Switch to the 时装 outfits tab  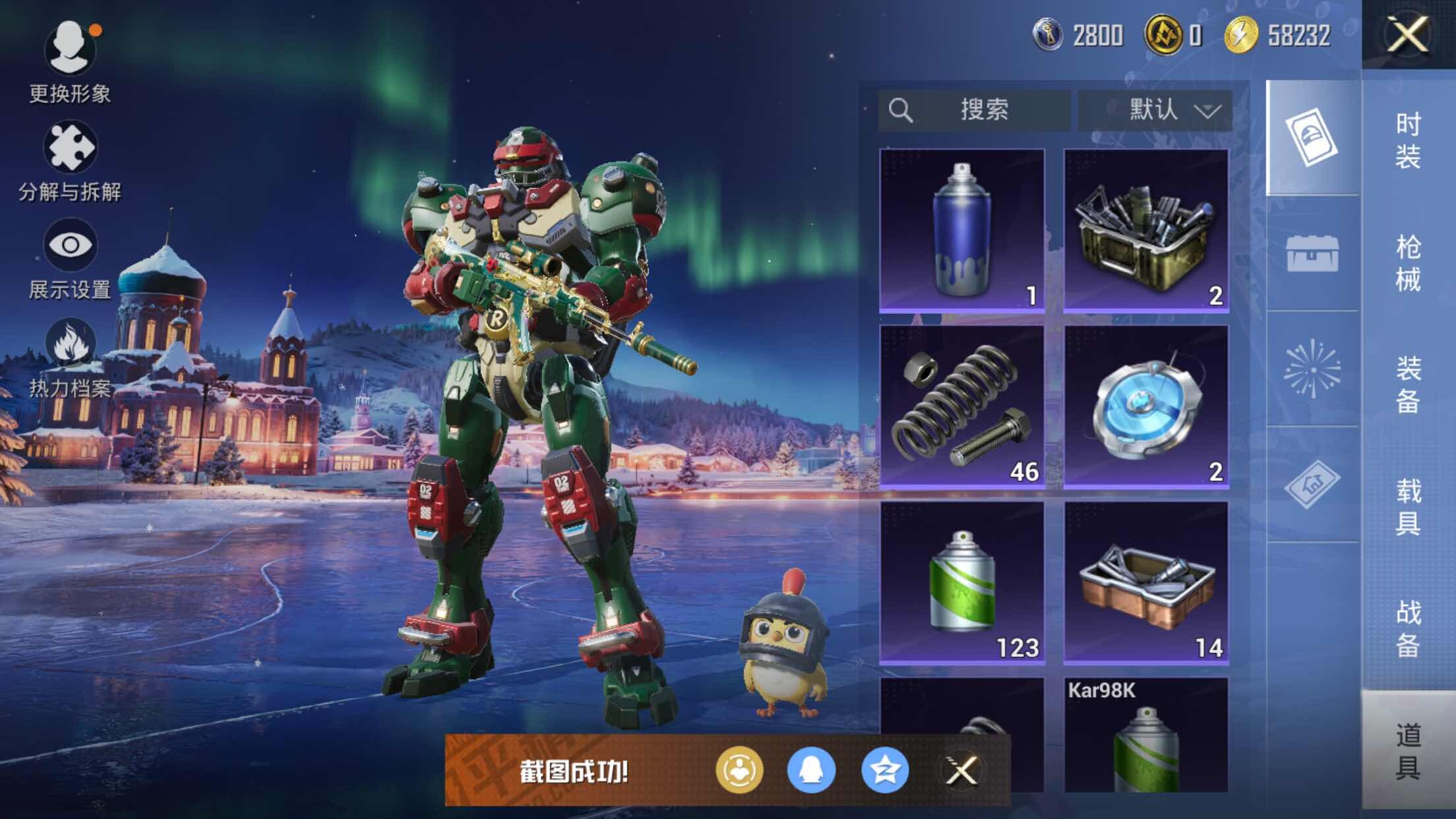point(1408,140)
